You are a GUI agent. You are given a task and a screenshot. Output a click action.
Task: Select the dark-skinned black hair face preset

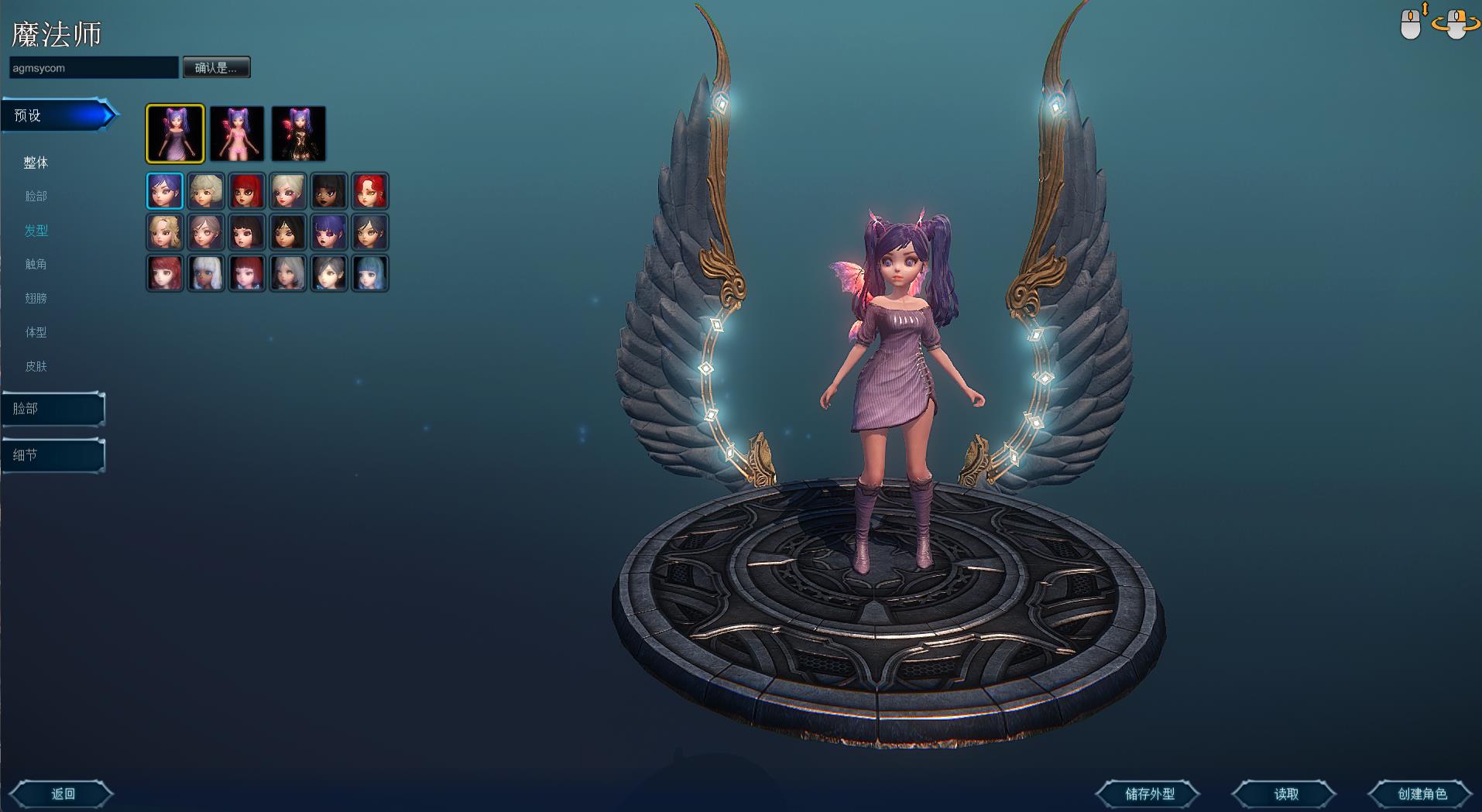pyautogui.click(x=328, y=191)
